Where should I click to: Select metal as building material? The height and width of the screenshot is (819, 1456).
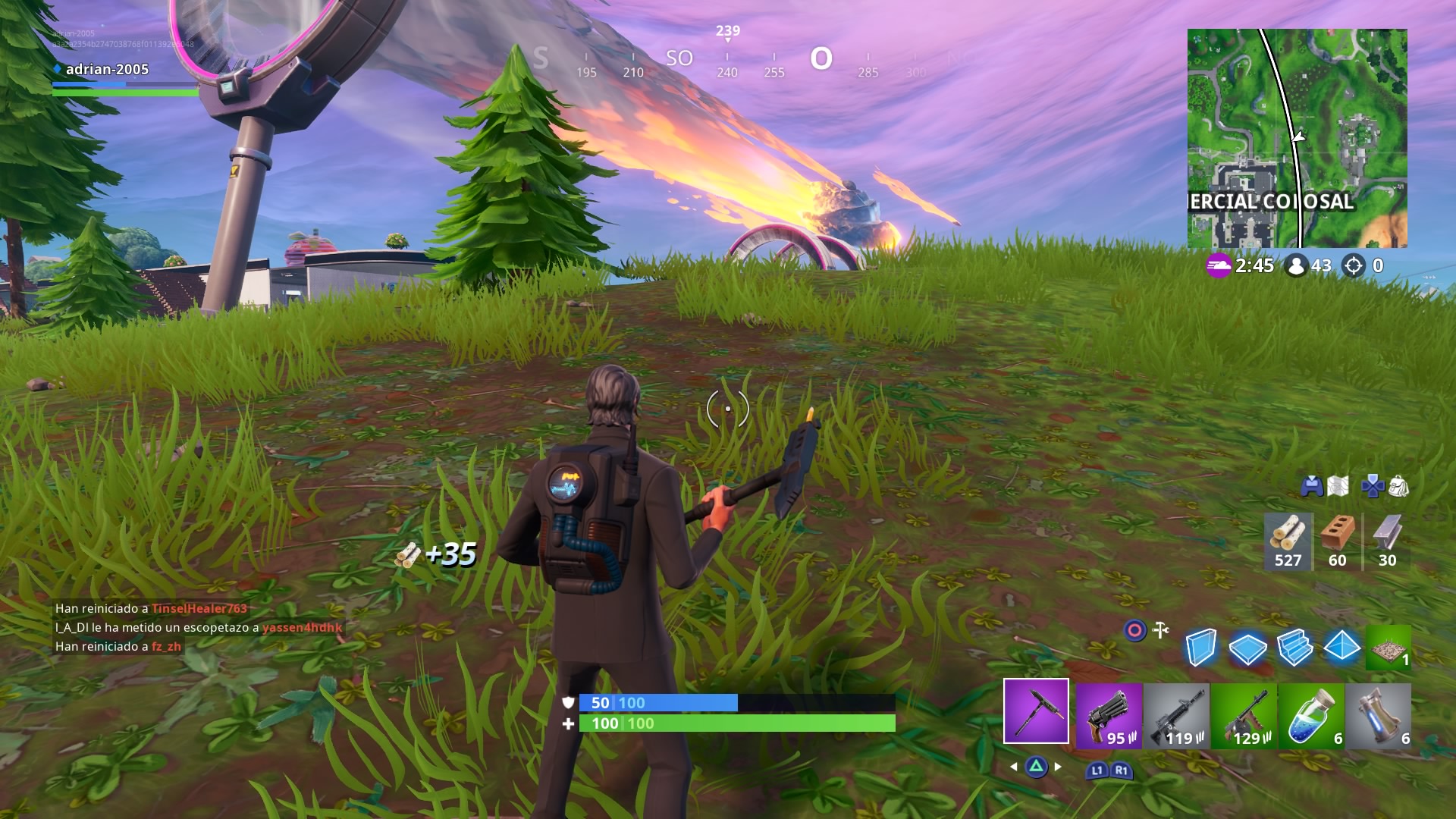(1387, 541)
